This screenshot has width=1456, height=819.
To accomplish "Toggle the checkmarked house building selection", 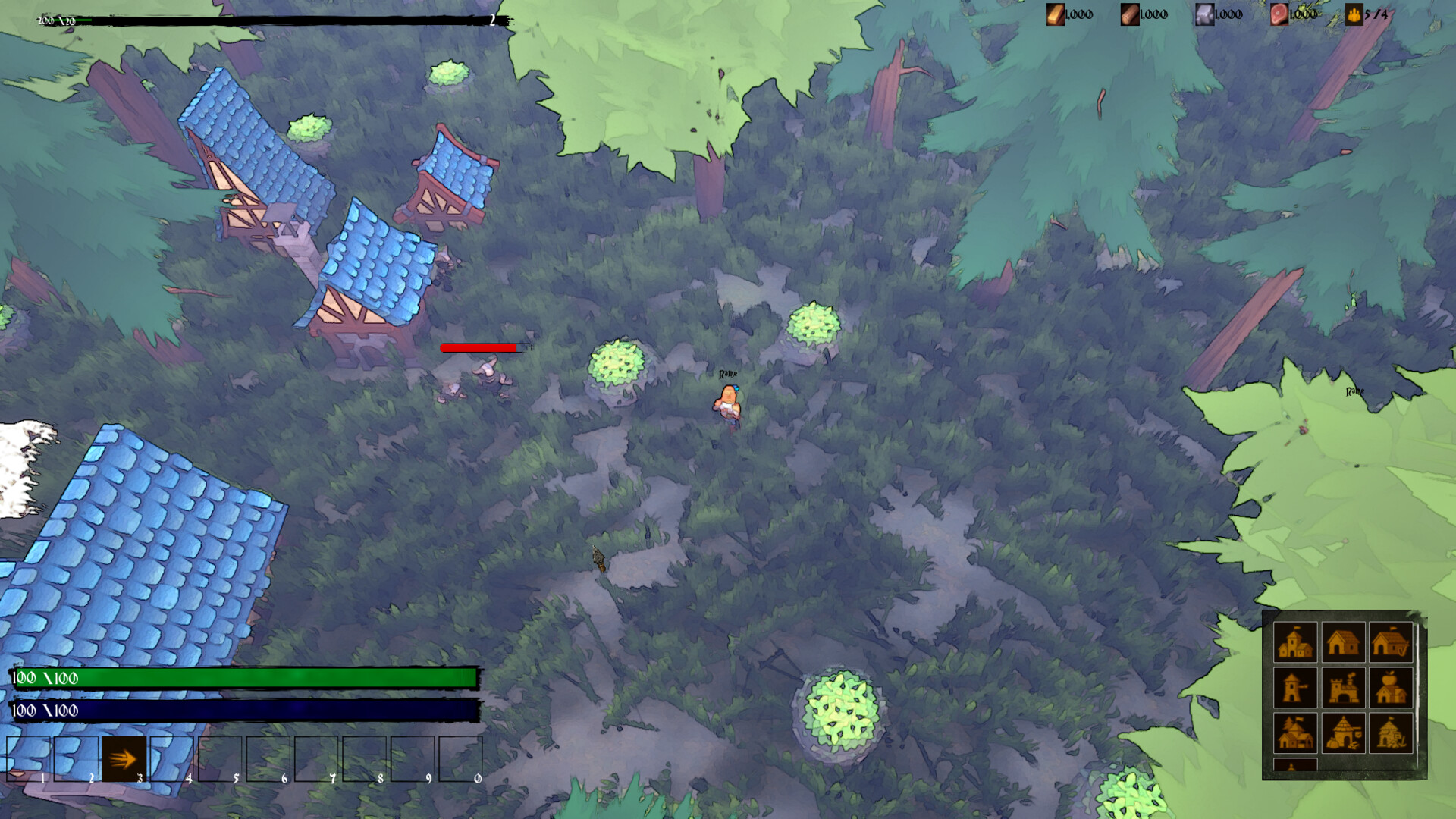I will pyautogui.click(x=1391, y=642).
